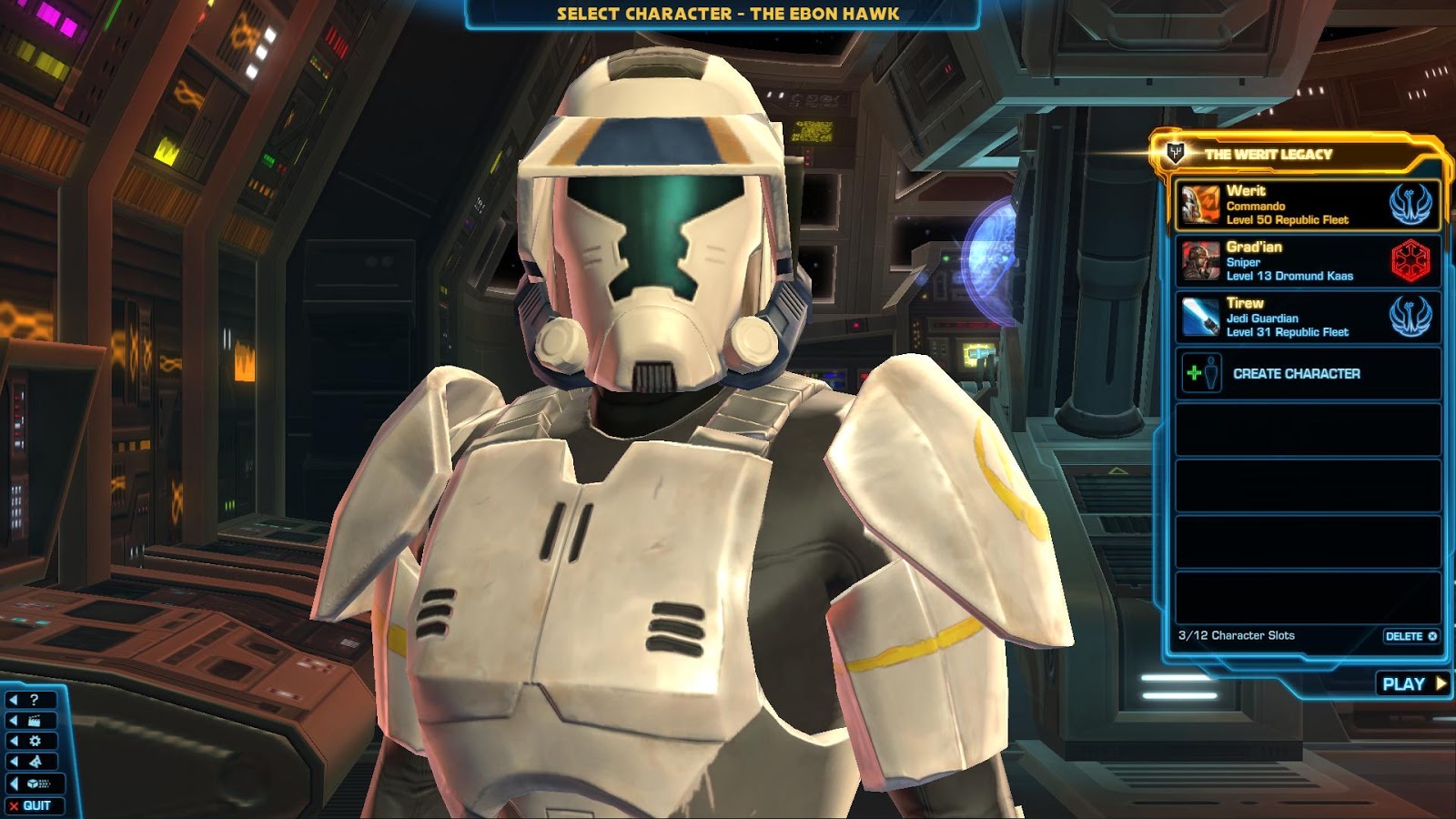Open preferences using the gear icon

point(35,741)
